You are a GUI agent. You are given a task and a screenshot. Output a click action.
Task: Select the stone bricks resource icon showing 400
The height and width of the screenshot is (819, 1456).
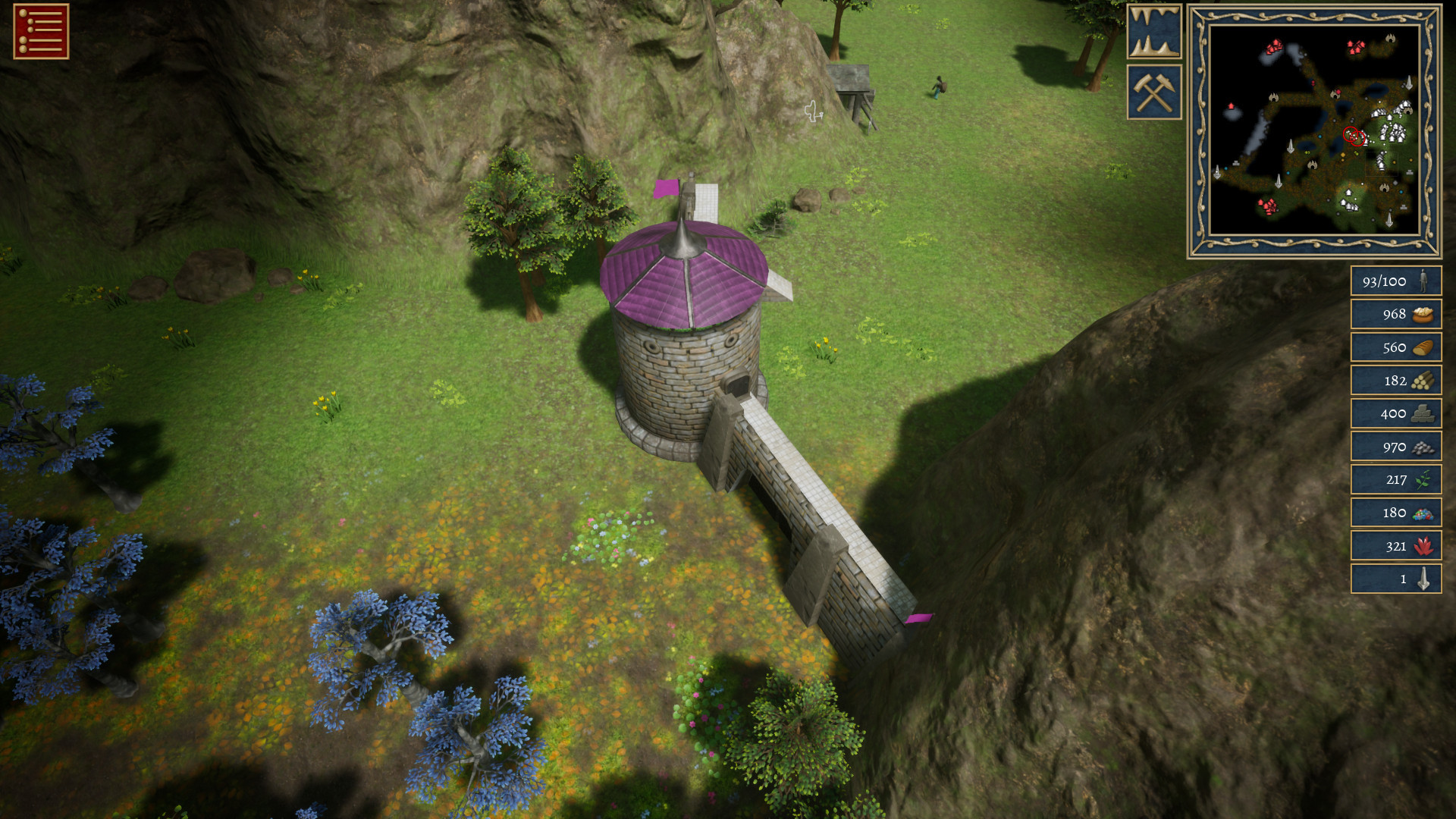[x=1395, y=413]
